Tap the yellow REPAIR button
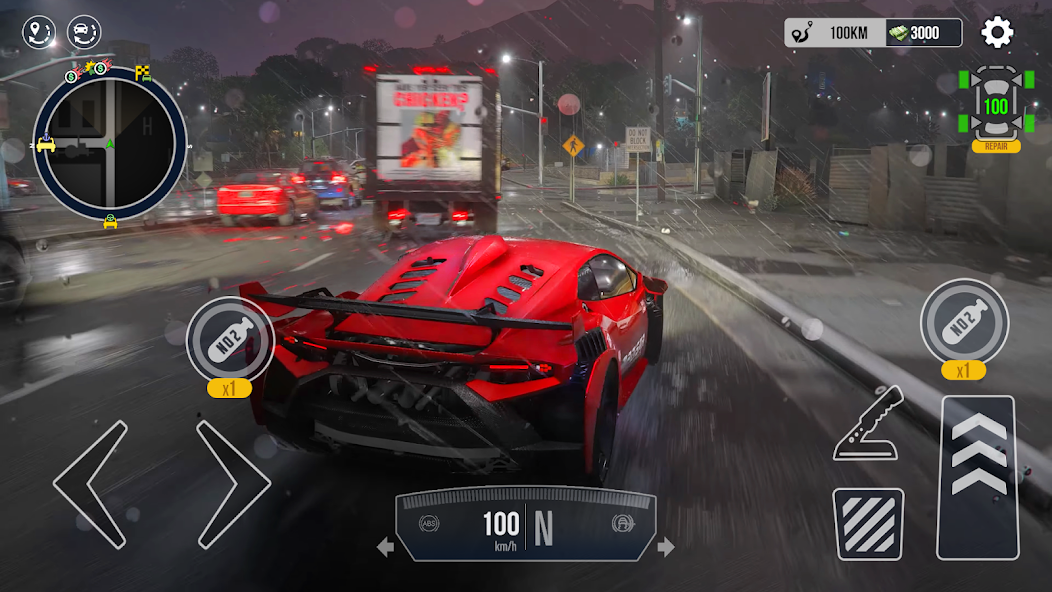The height and width of the screenshot is (592, 1052). 995,146
